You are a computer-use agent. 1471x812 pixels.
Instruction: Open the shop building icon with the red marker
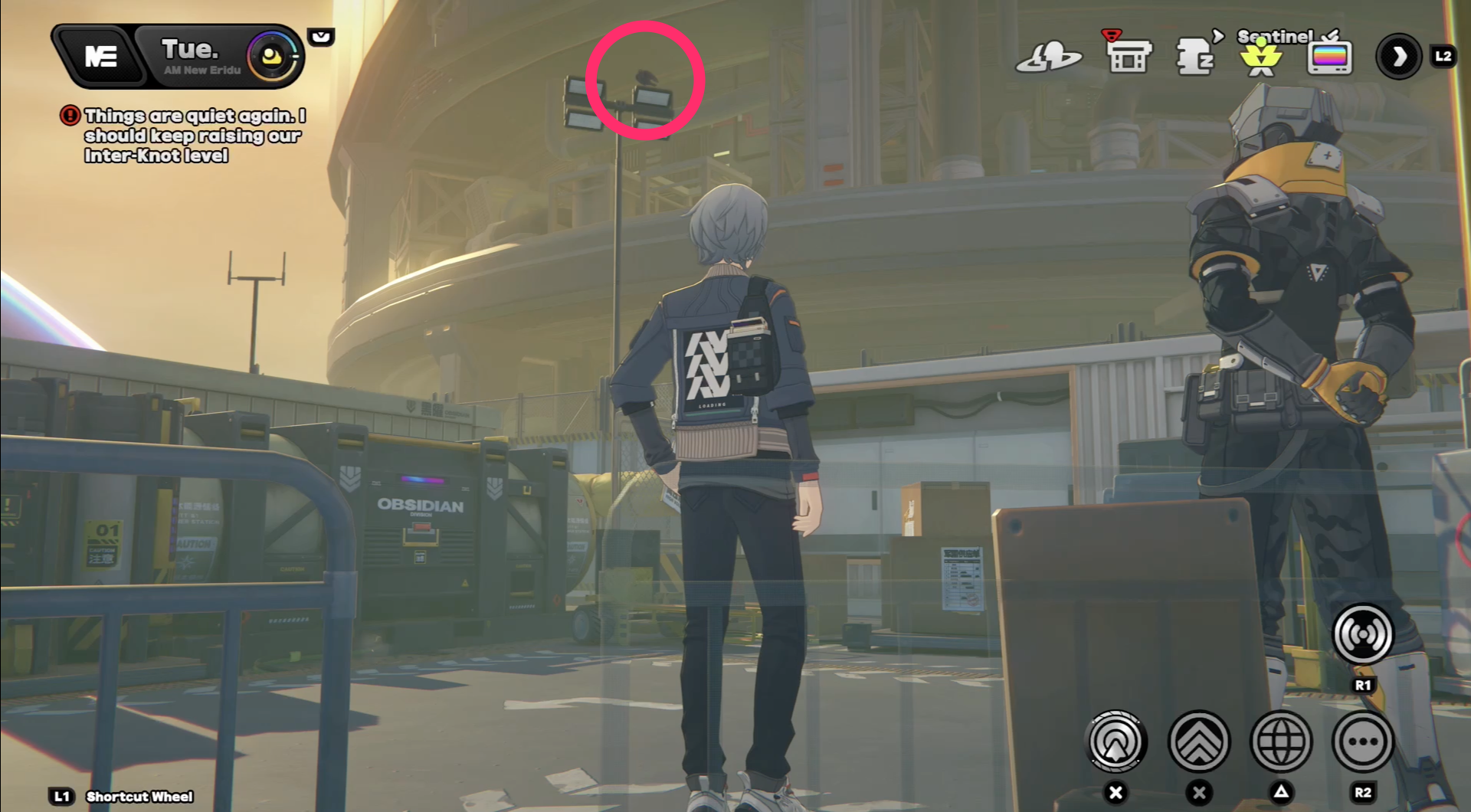pos(1128,55)
